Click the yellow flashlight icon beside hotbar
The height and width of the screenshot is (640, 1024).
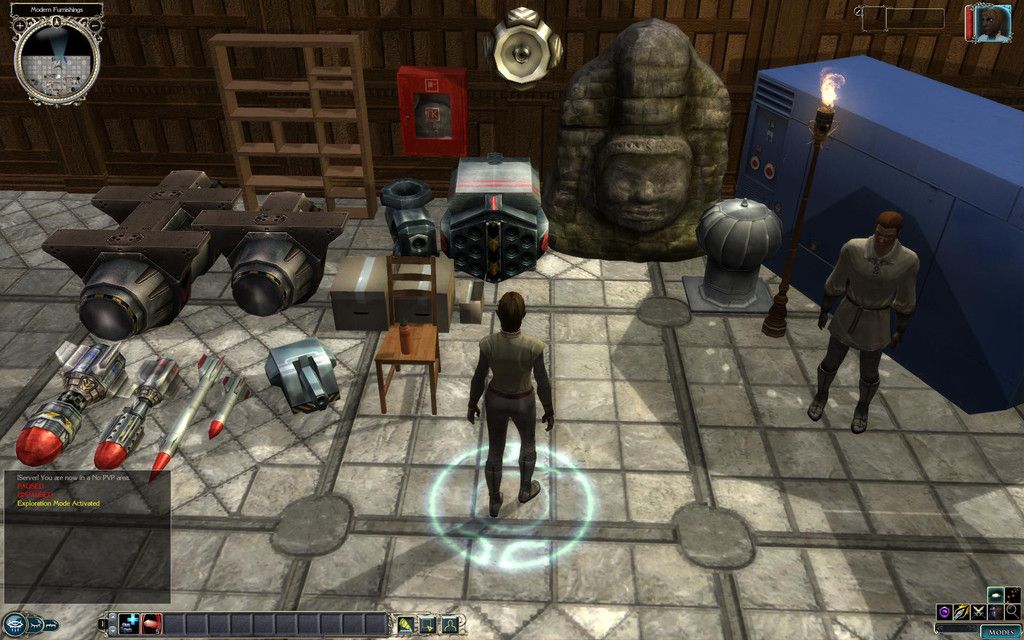tap(406, 624)
